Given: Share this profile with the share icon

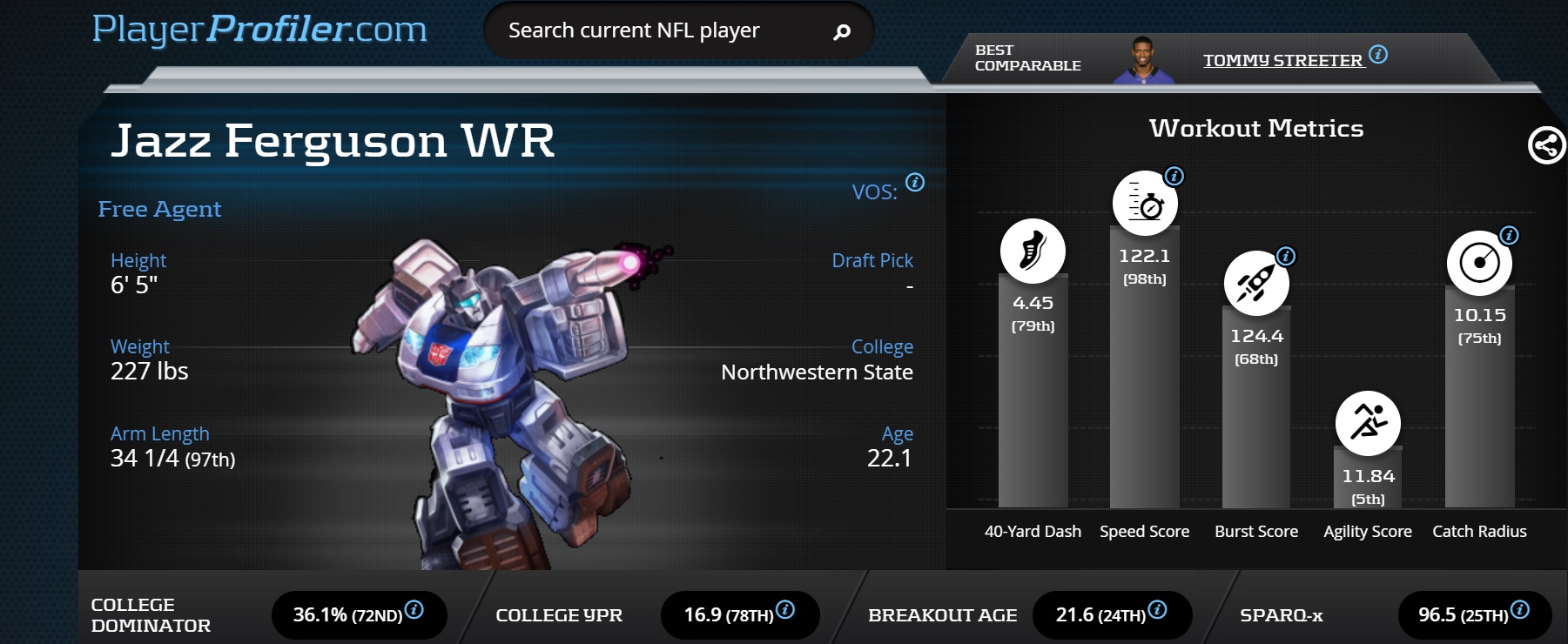Looking at the screenshot, I should tap(1546, 145).
